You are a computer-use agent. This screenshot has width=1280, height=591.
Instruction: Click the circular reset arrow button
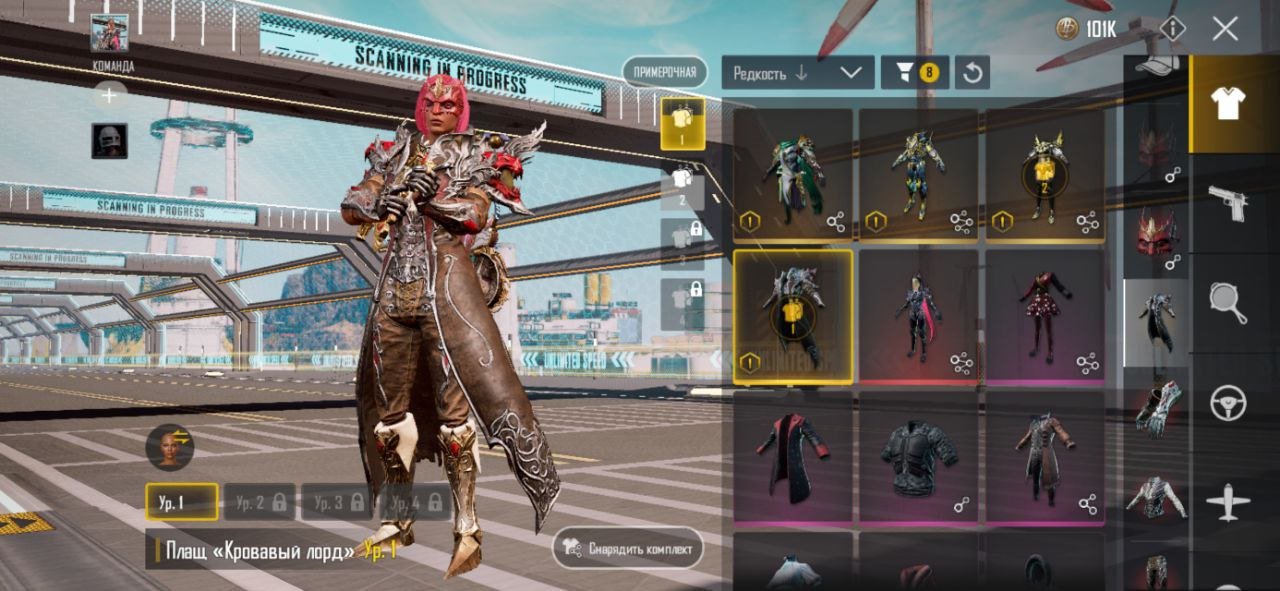(972, 73)
